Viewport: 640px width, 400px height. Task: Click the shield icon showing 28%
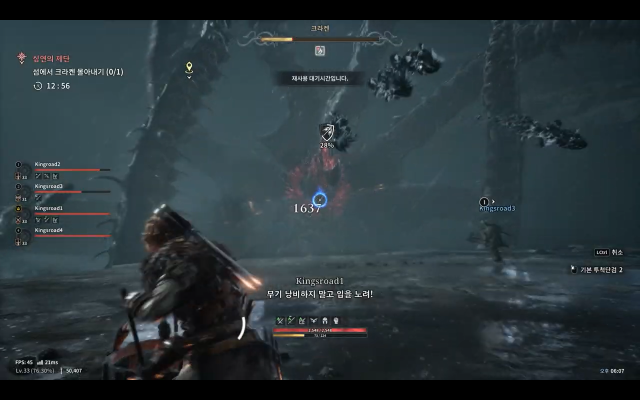327,131
